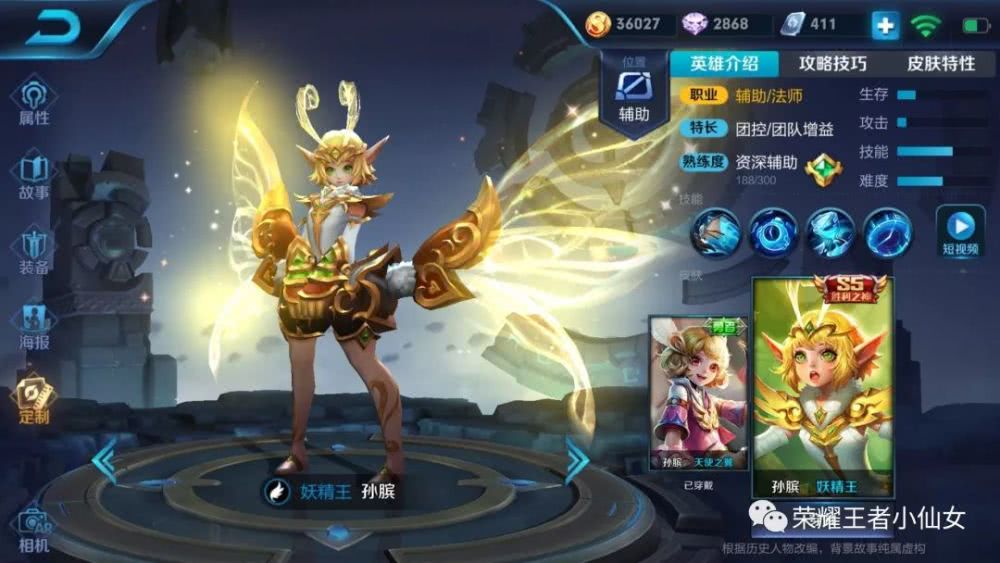1000x563 pixels.
Task: Select the 定制 customization option
Action: pyautogui.click(x=33, y=399)
